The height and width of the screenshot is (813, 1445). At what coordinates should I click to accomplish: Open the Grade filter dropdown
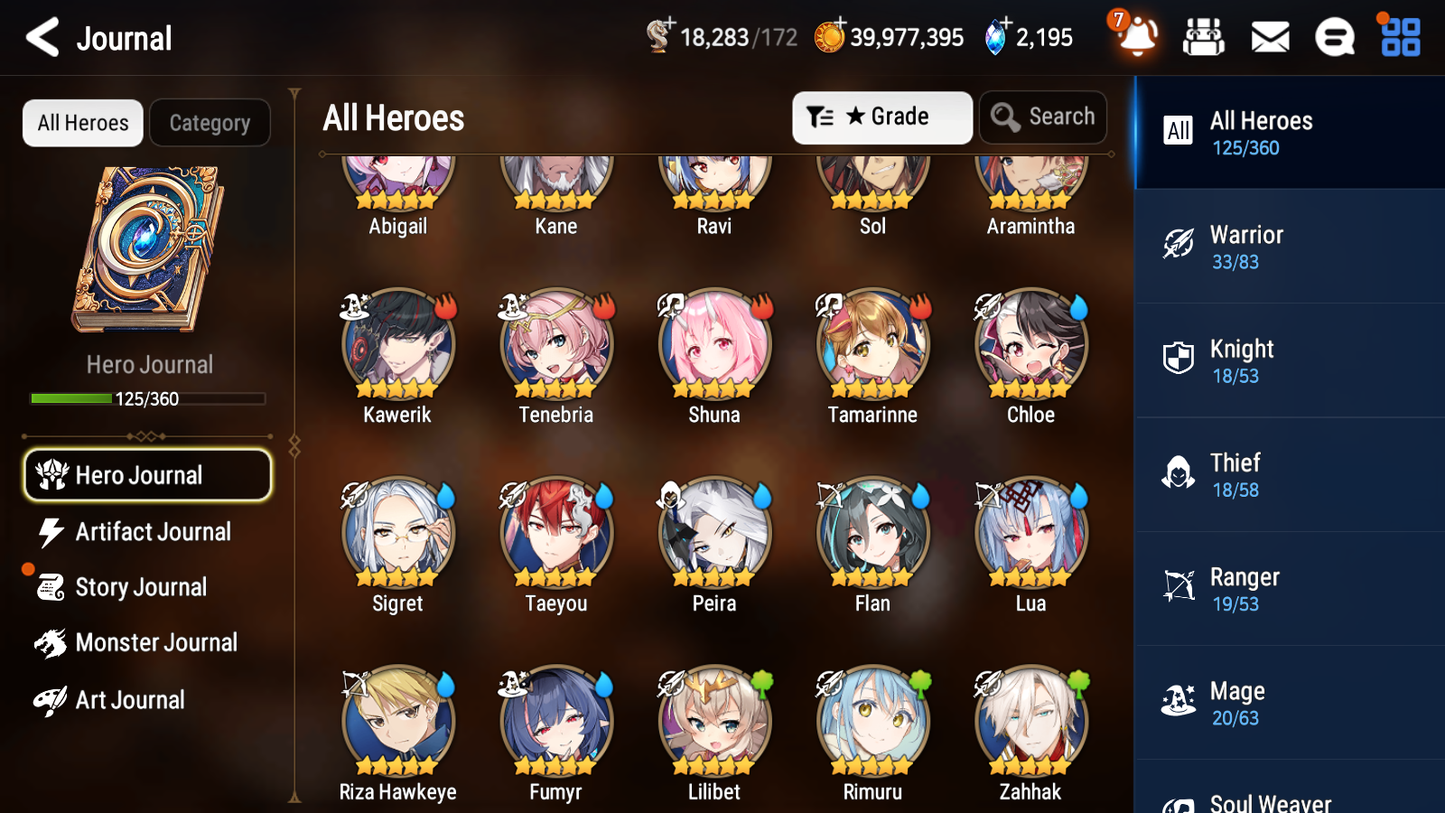(x=882, y=117)
